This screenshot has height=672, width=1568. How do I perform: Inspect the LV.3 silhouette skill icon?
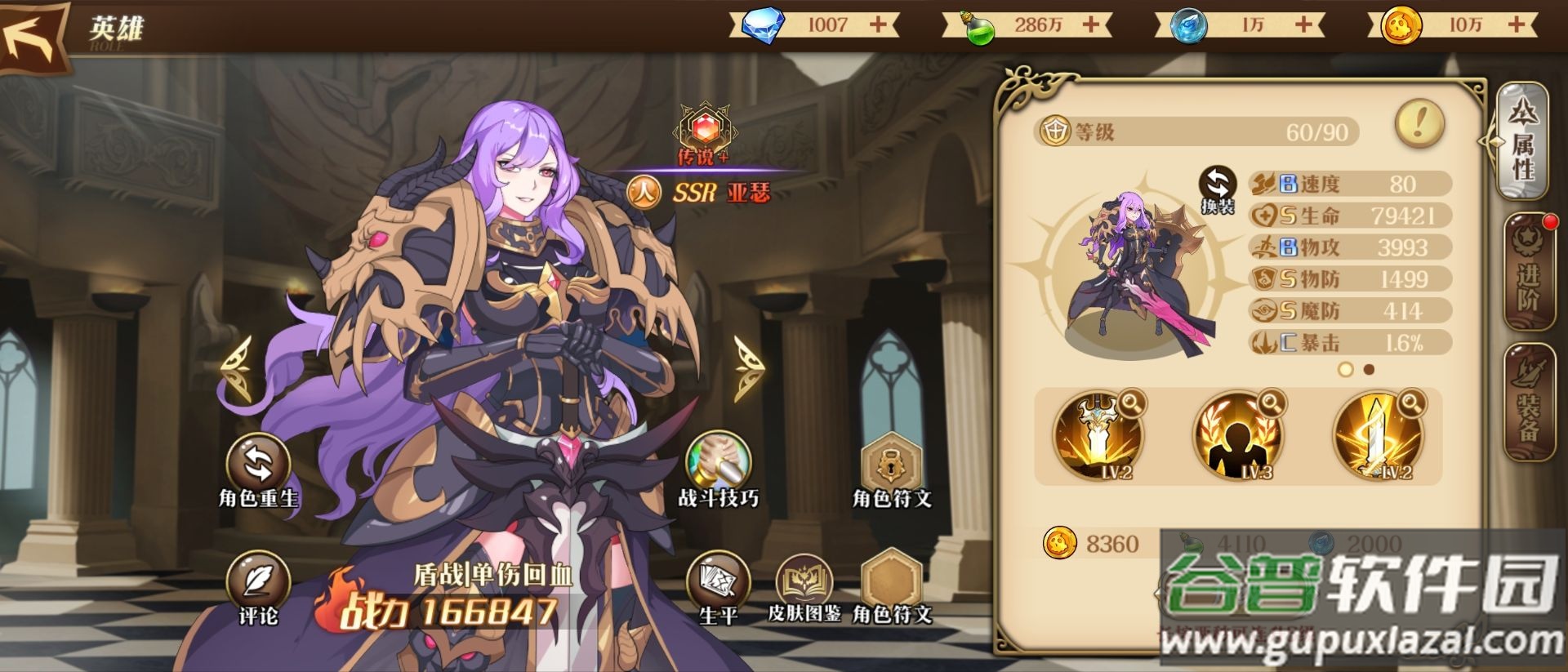1237,437
